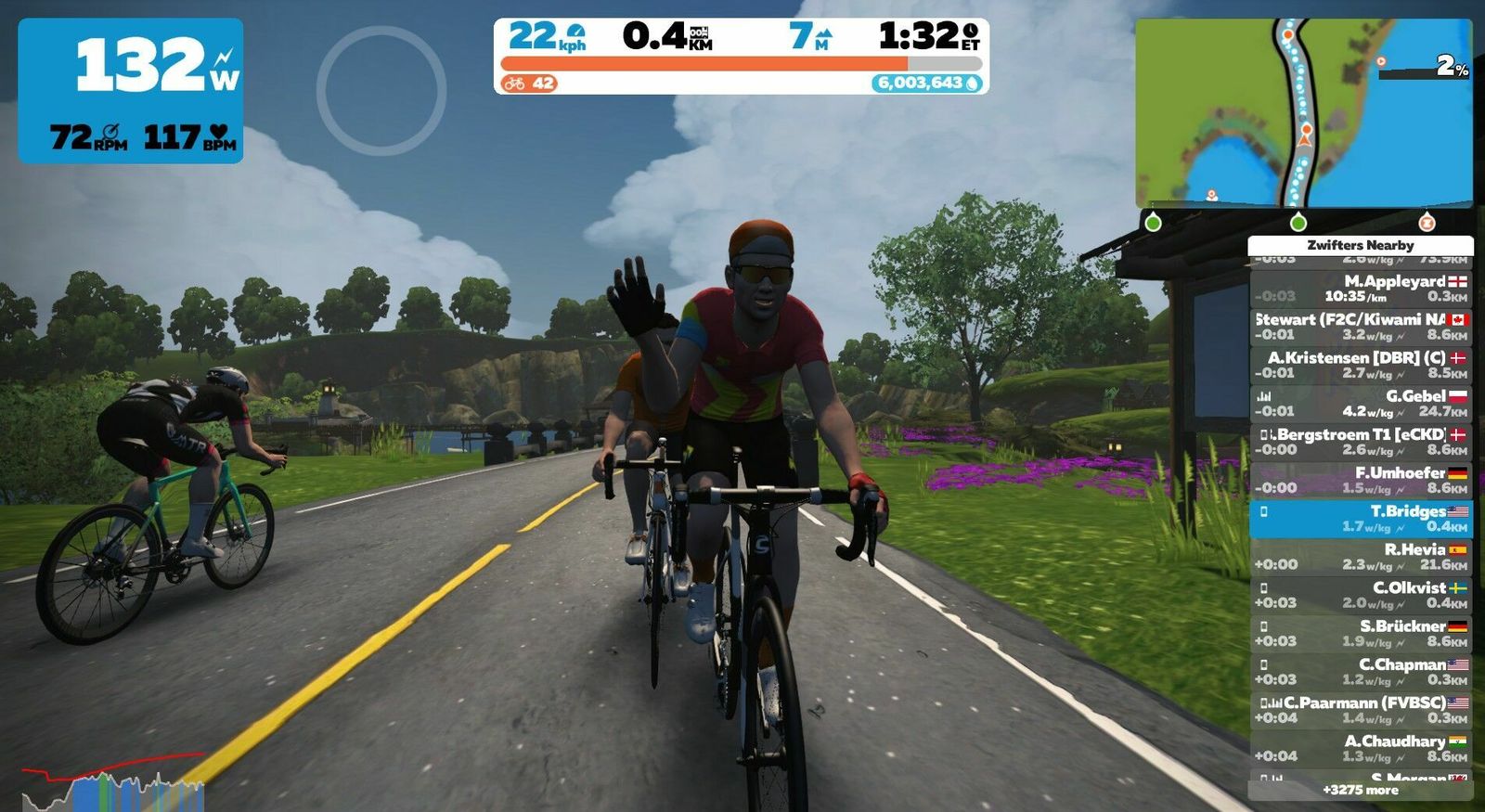
Task: Select the Bergstroem T1 [eCKD] rider row
Action: click(x=1360, y=442)
